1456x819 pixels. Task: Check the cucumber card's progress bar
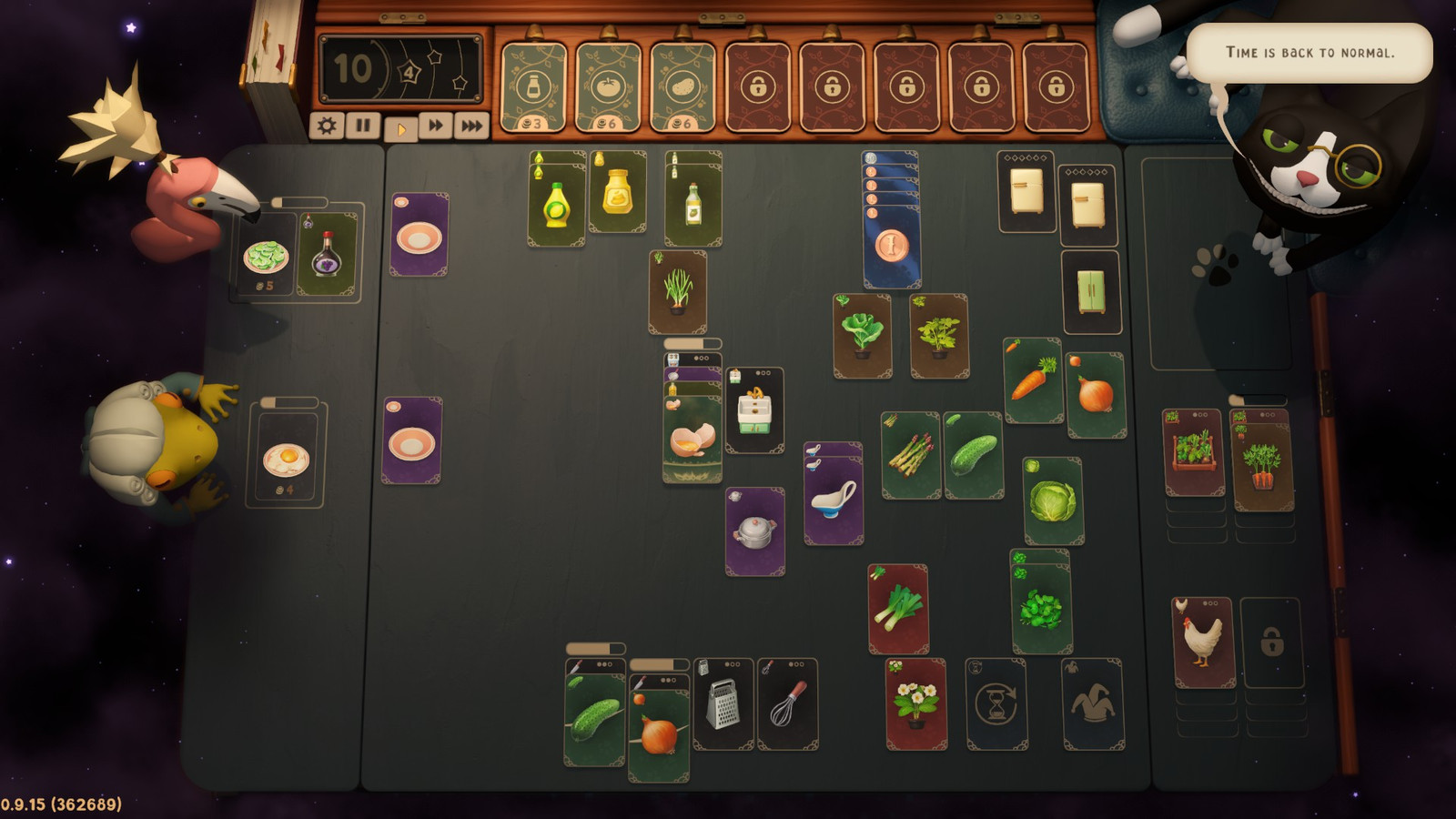pos(598,648)
